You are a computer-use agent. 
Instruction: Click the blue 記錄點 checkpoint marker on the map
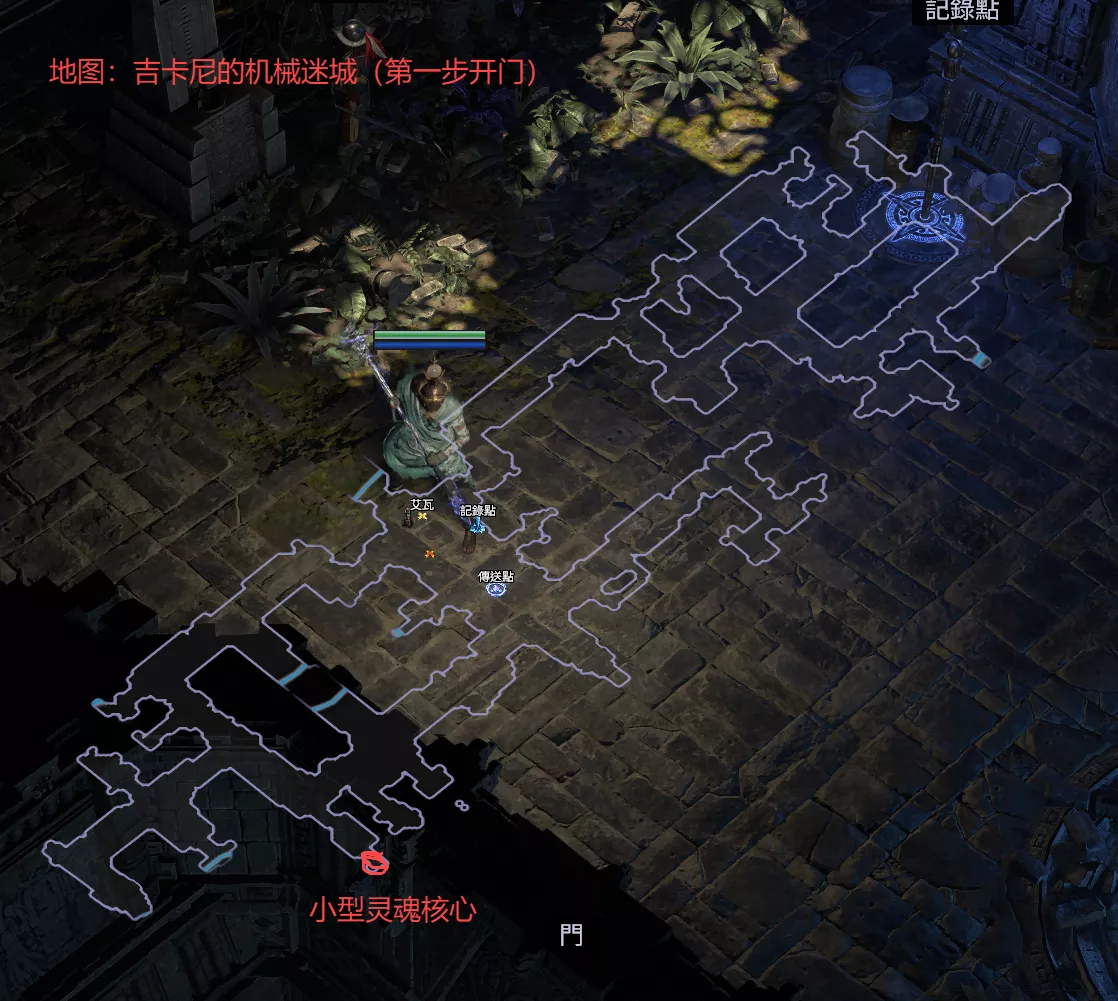pyautogui.click(x=477, y=525)
